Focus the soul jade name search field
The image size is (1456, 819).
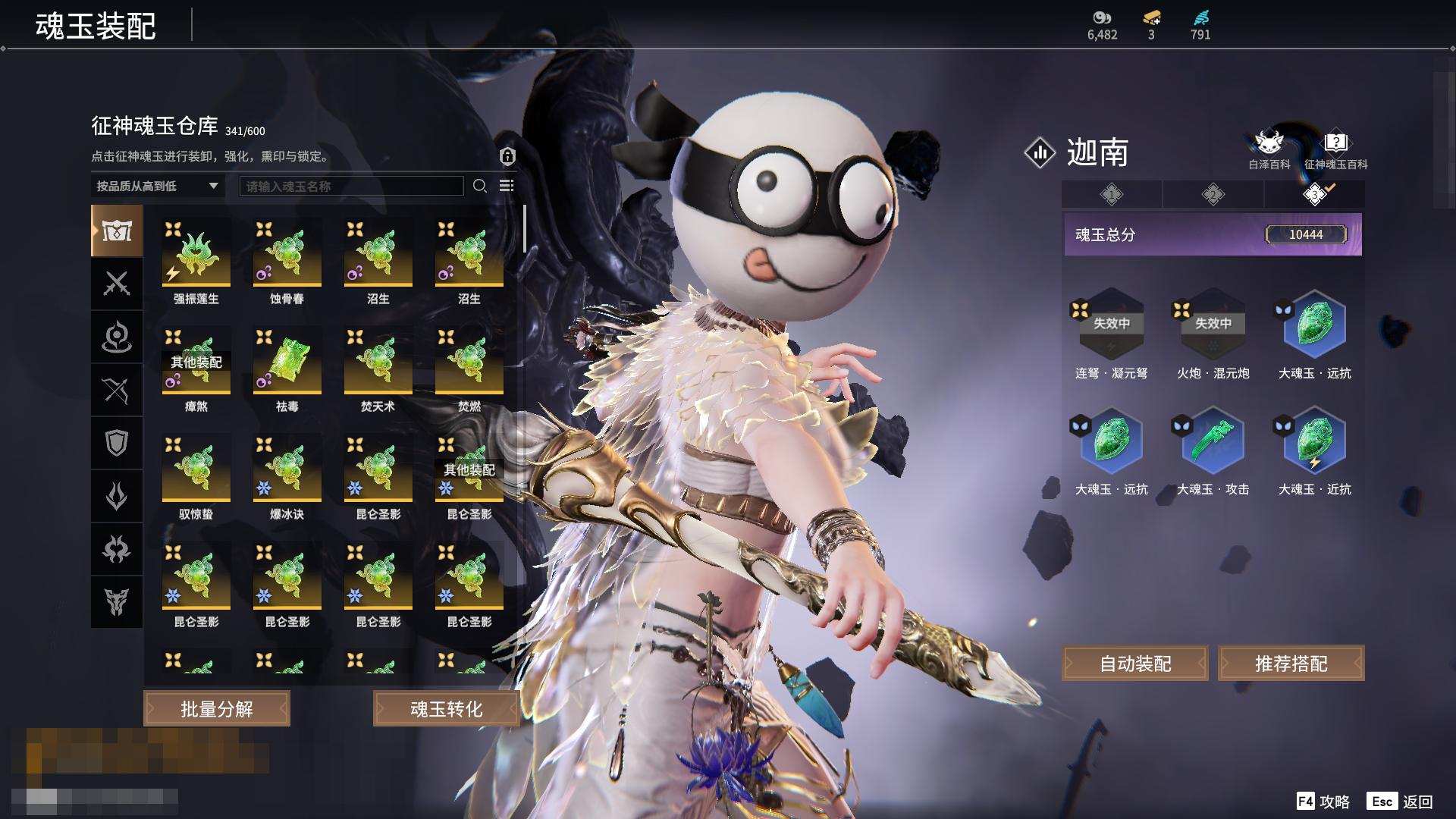tap(351, 186)
